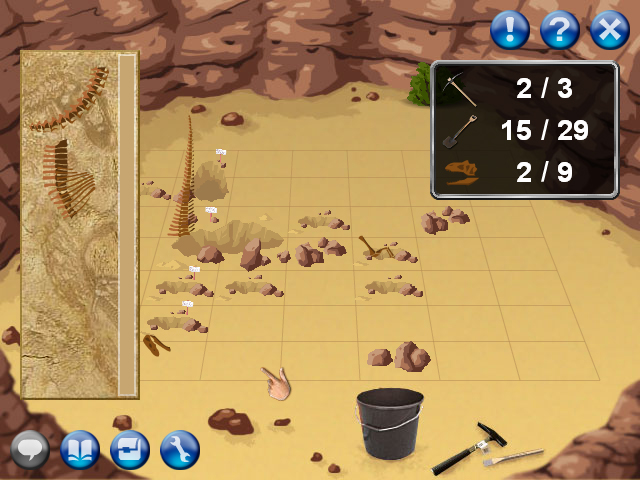Open settings with the wrench button

coord(180,450)
